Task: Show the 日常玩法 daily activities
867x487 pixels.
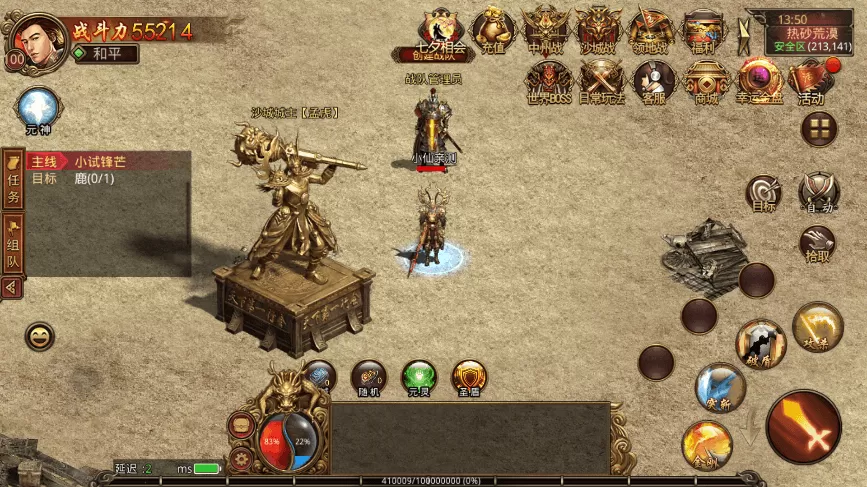Action: (x=602, y=80)
